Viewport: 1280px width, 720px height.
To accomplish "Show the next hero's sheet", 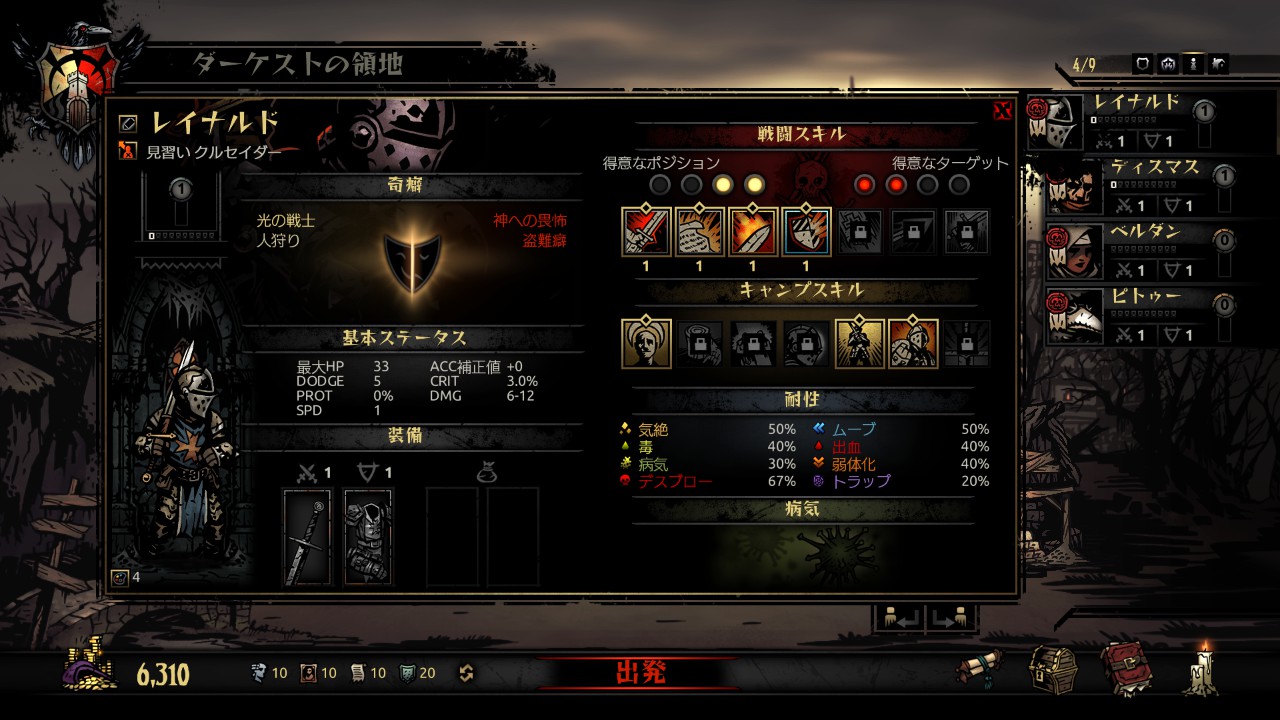I will click(948, 618).
